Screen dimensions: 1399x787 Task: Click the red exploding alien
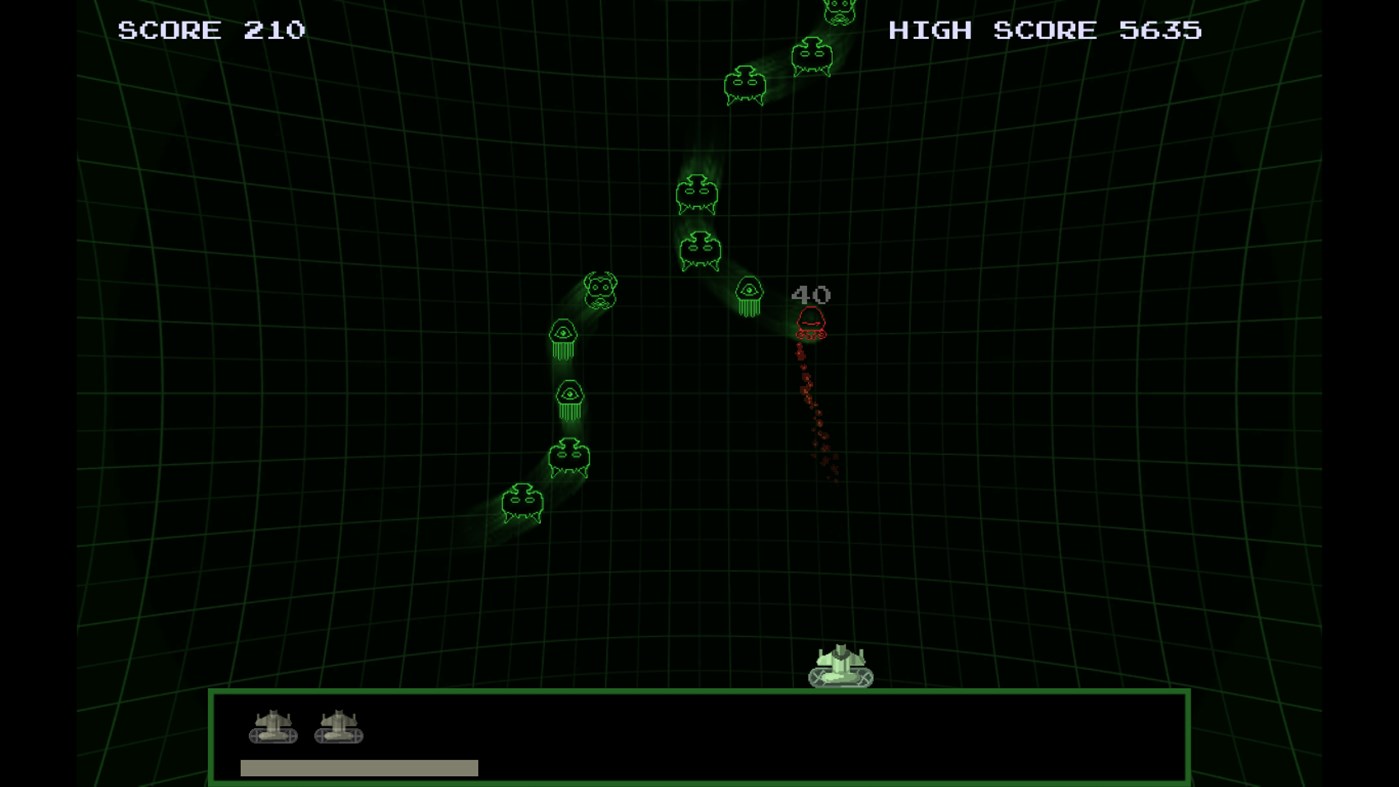(x=810, y=320)
